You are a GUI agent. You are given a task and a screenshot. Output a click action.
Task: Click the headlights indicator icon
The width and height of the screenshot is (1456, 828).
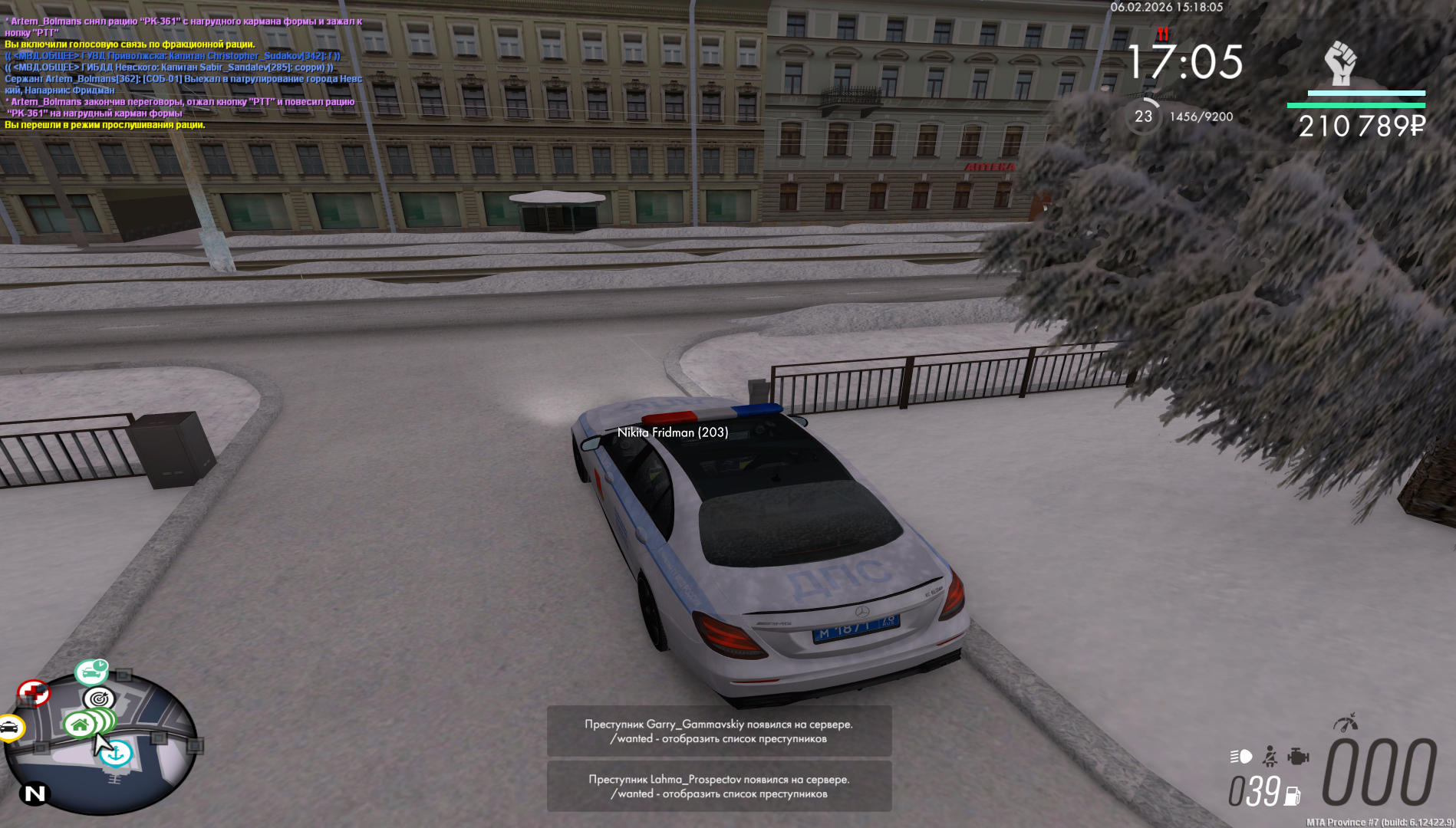[x=1240, y=757]
